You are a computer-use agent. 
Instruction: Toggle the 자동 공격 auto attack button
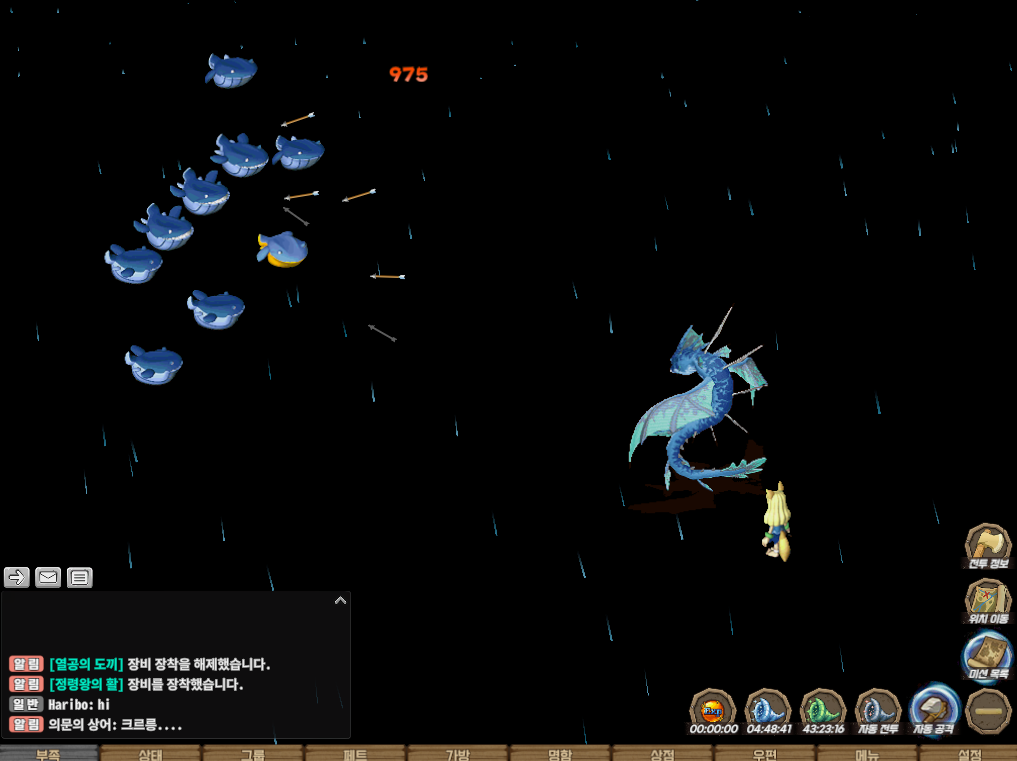pos(934,710)
